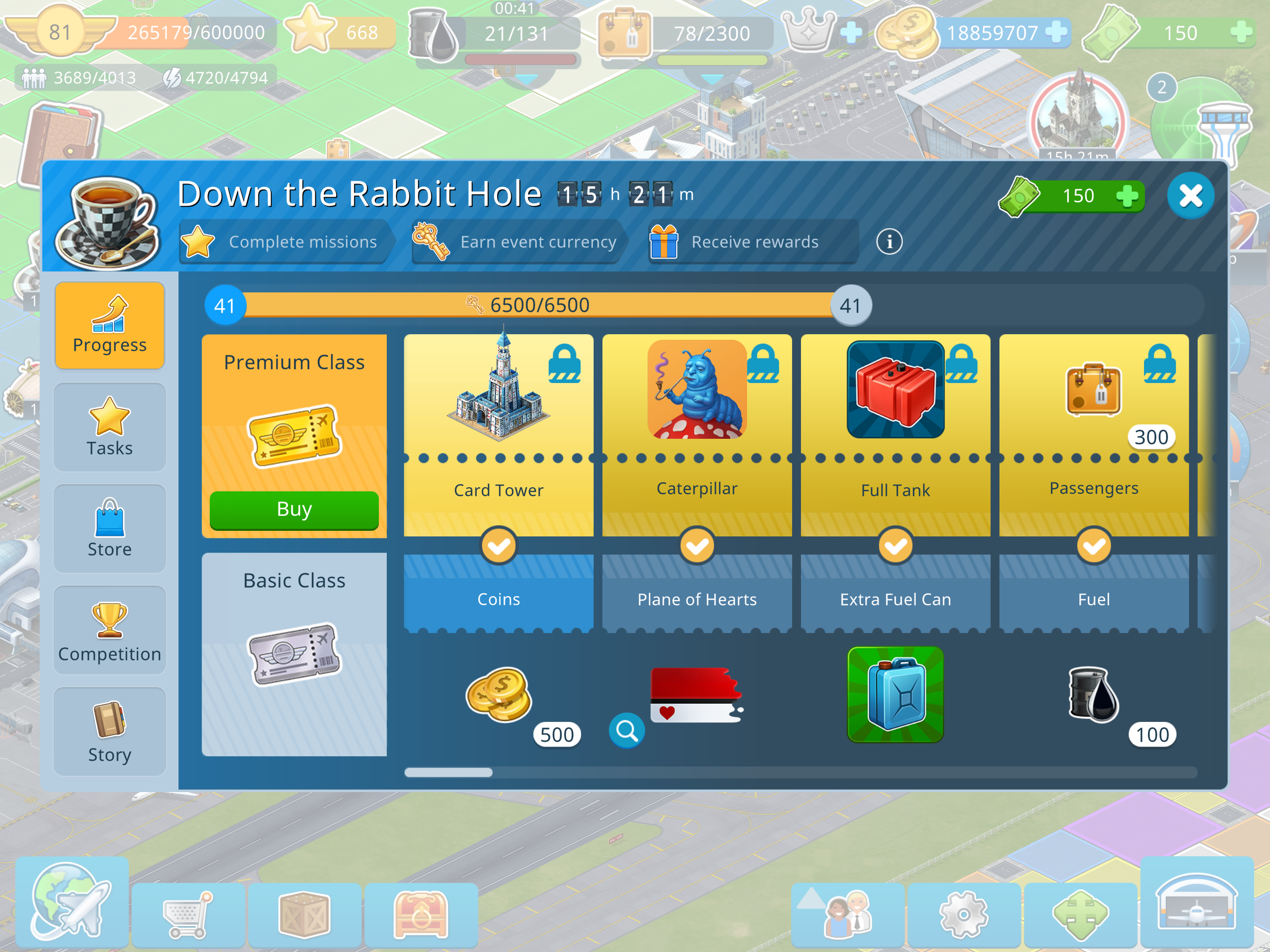Add more cash in the event header
Viewport: 1270px width, 952px height.
pos(1126,196)
